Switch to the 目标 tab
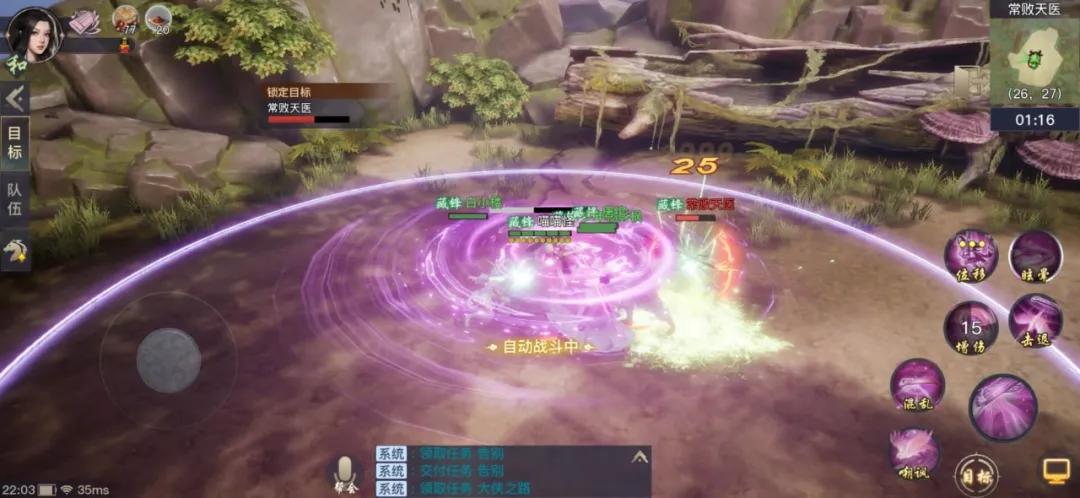The image size is (1080, 498). point(15,142)
